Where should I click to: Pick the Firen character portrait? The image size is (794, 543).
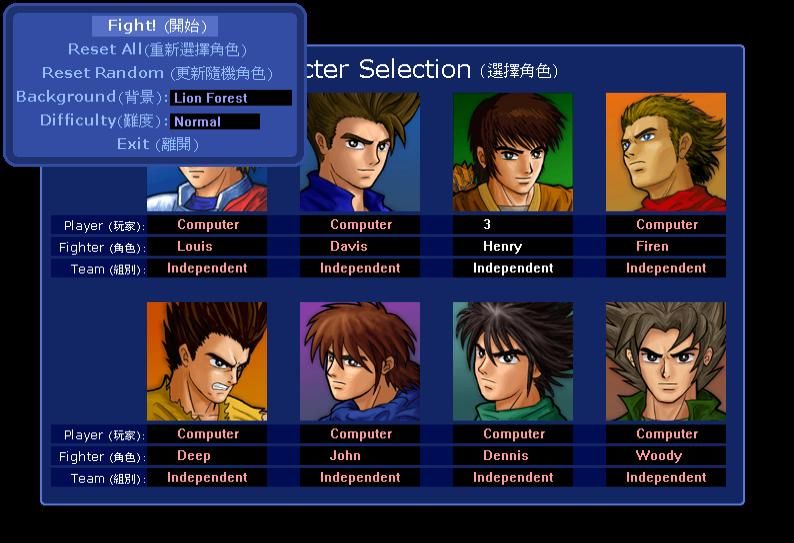pos(665,152)
